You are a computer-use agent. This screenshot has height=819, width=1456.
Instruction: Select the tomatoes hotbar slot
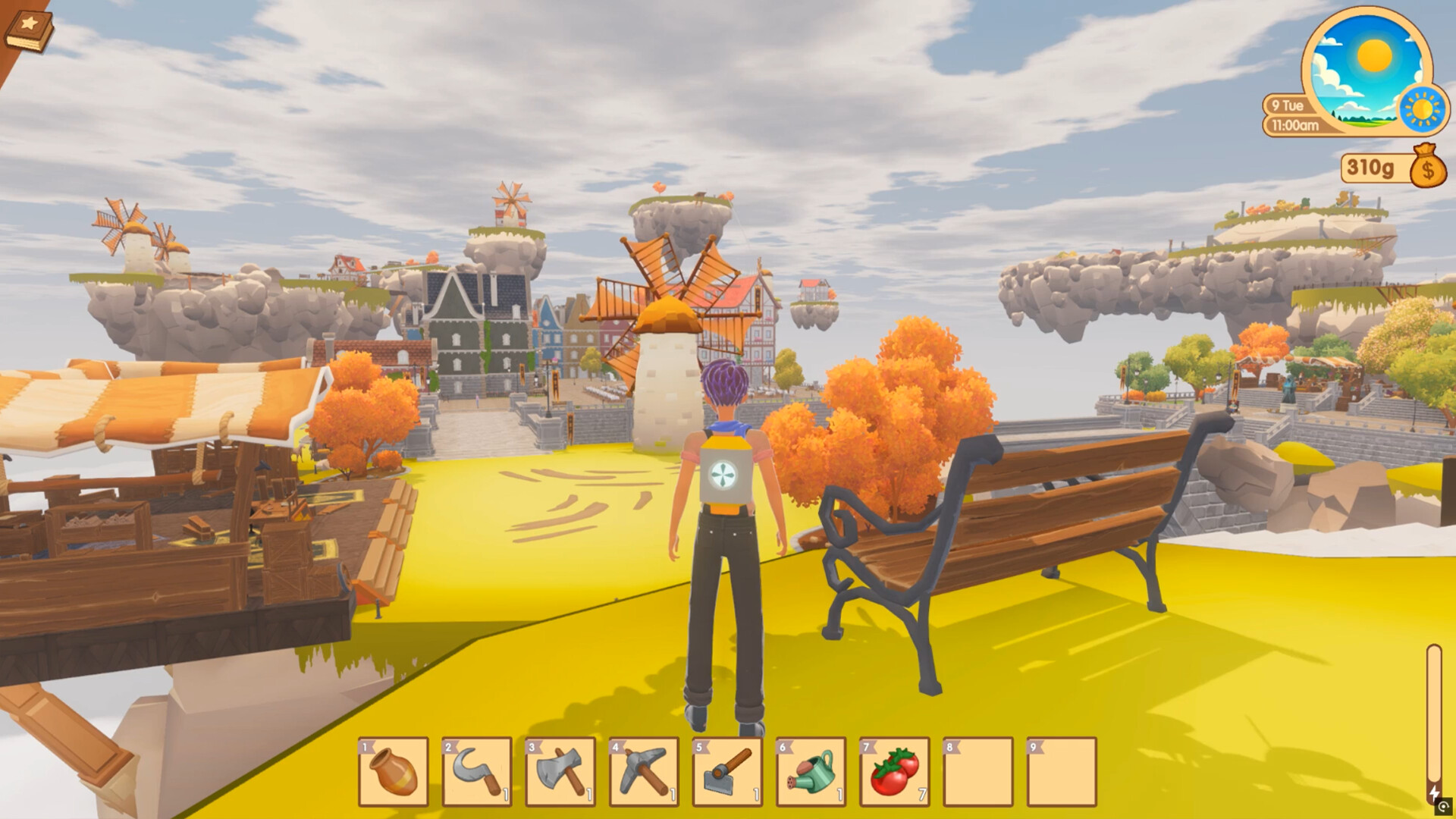894,771
